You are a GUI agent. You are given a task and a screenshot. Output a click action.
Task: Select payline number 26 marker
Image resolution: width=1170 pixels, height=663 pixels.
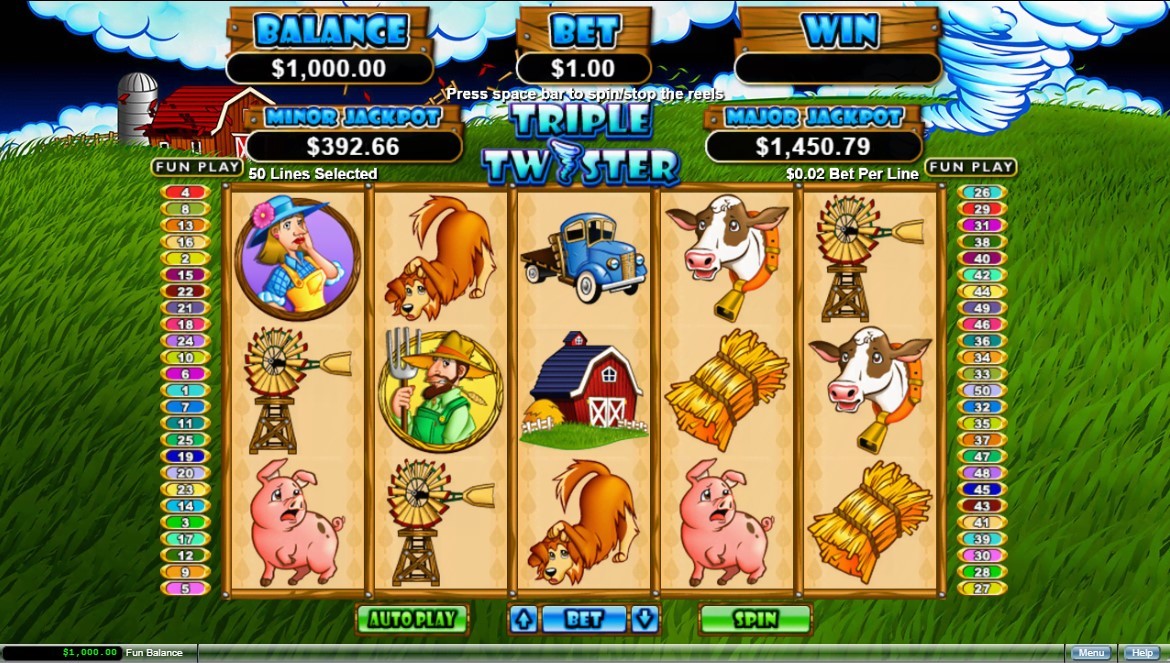click(982, 193)
